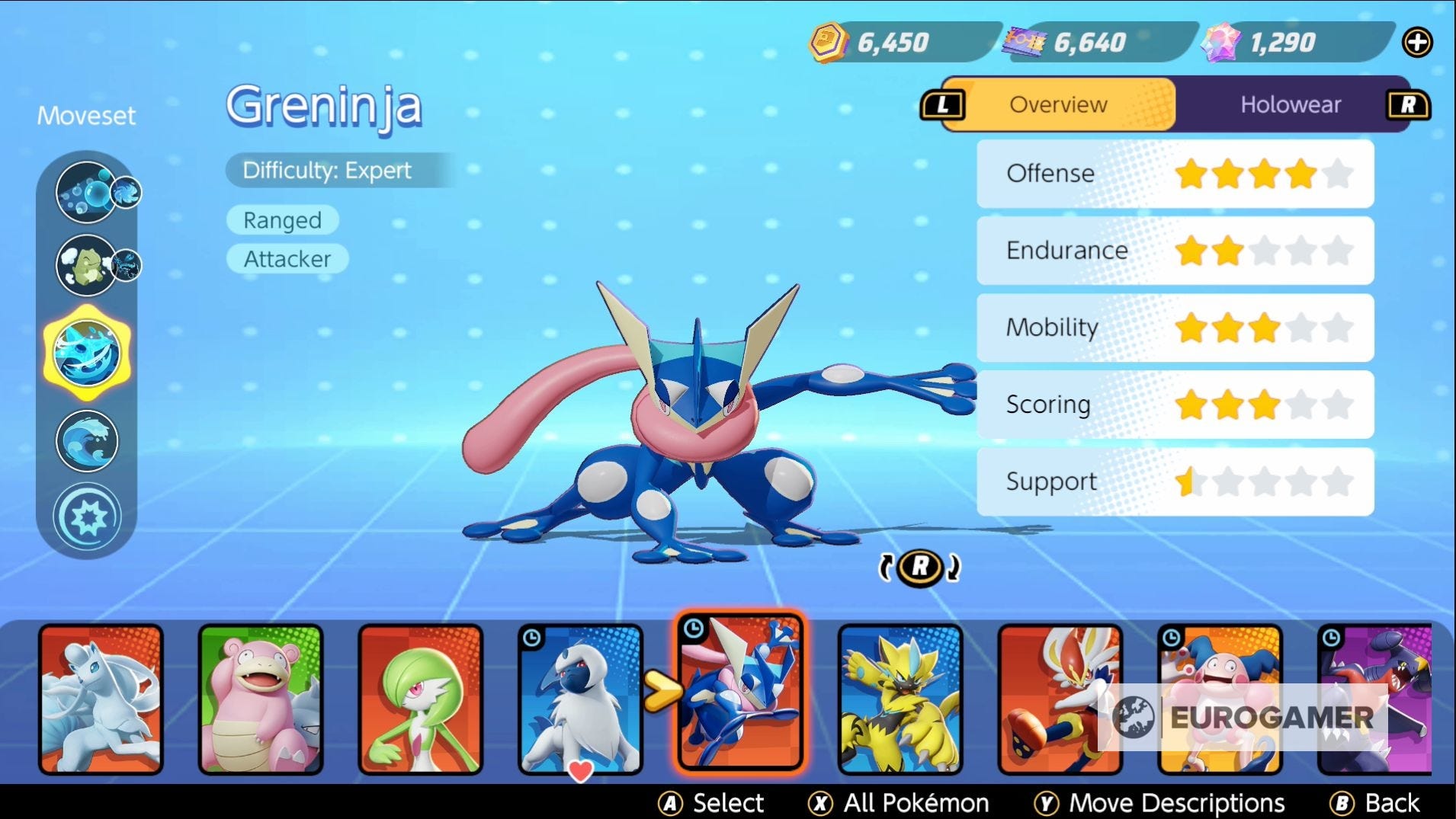Switch to the Holowear tab
Image resolution: width=1456 pixels, height=819 pixels.
(1291, 104)
